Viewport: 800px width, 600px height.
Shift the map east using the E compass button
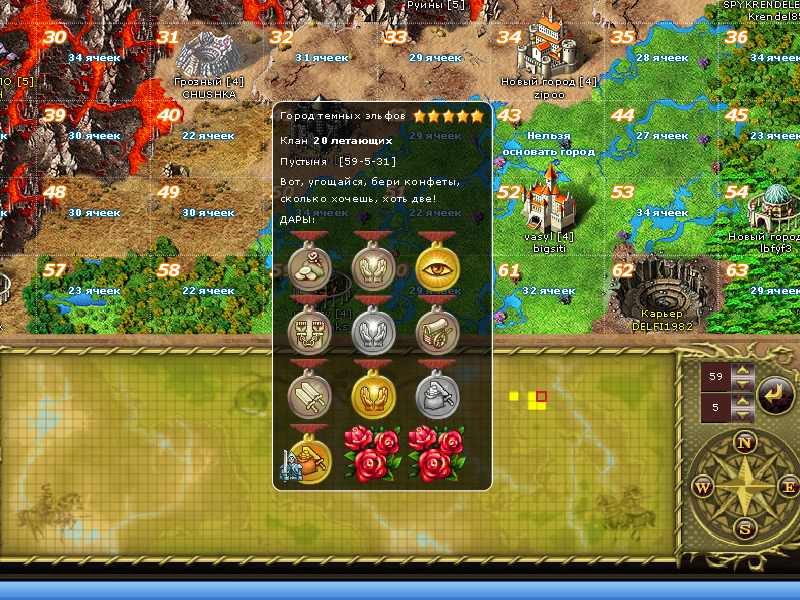click(786, 486)
